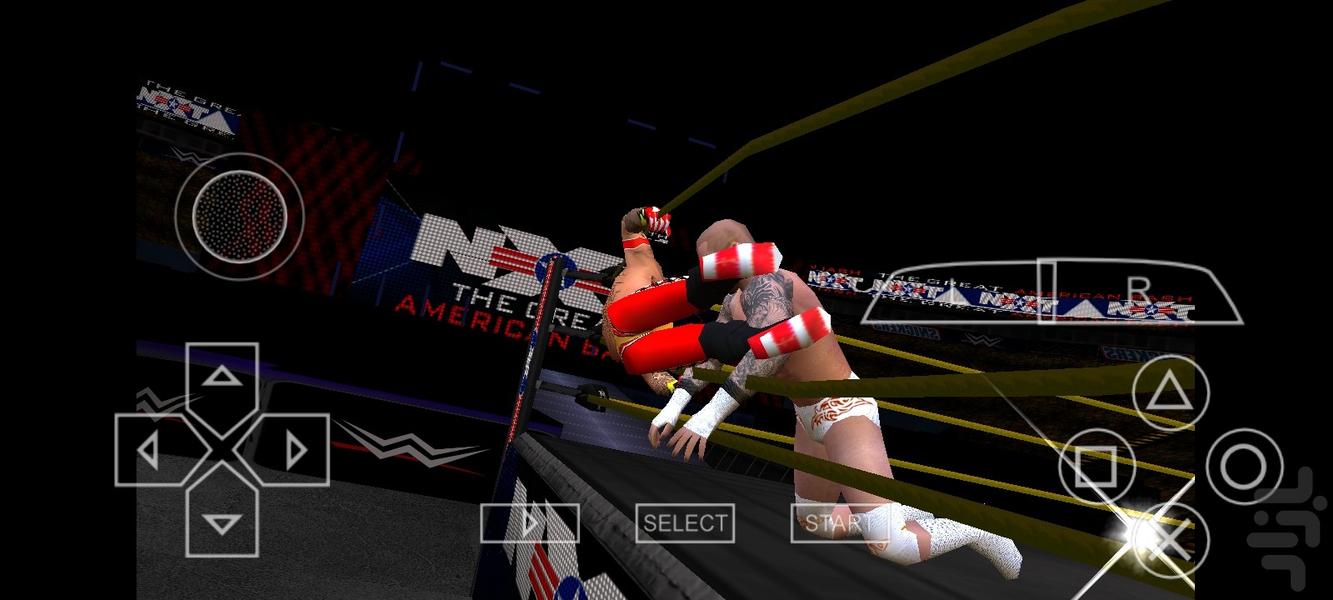Viewport: 1333px width, 600px height.
Task: Tap the triangle touch button
Action: click(1170, 393)
